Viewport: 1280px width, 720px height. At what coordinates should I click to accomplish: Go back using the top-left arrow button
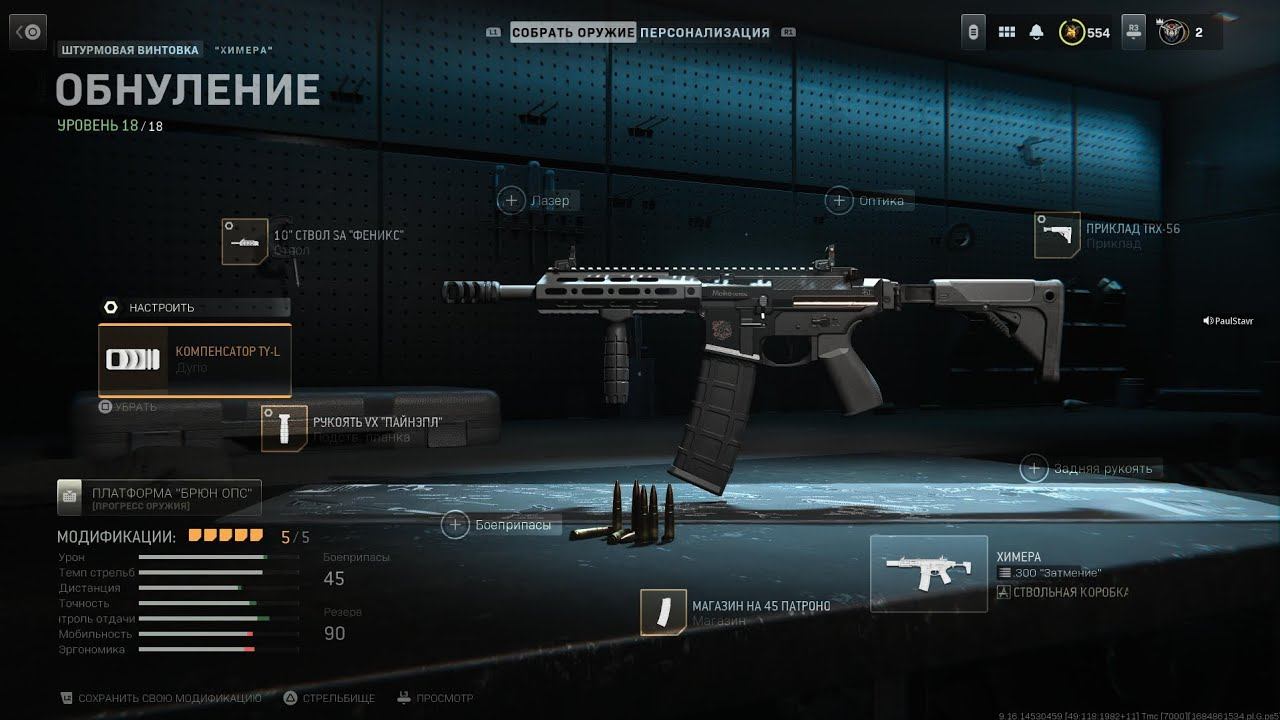(28, 33)
